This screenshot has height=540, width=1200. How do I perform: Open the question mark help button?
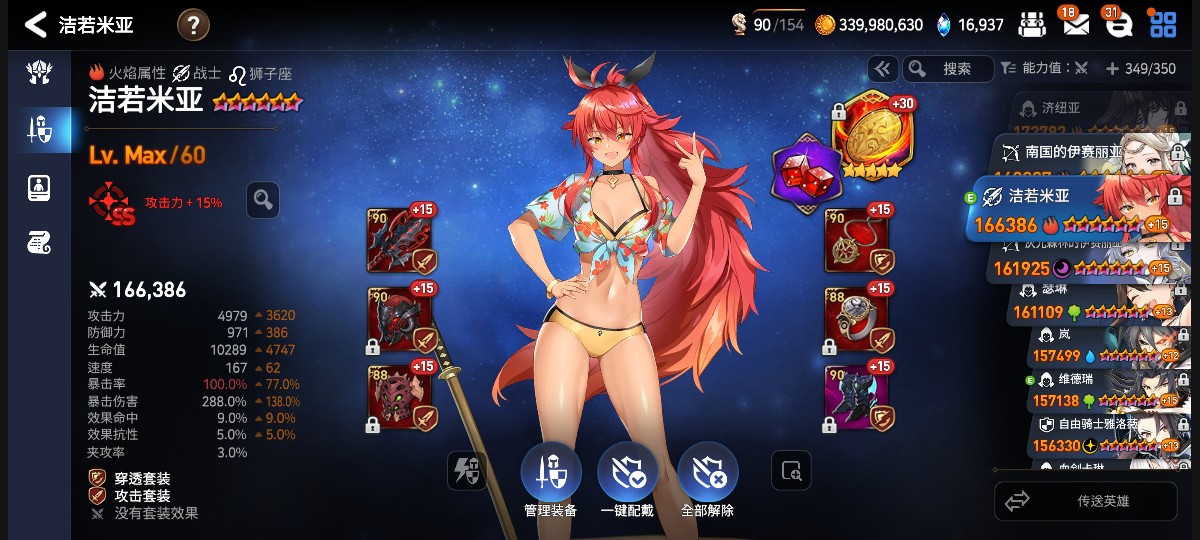tap(193, 24)
